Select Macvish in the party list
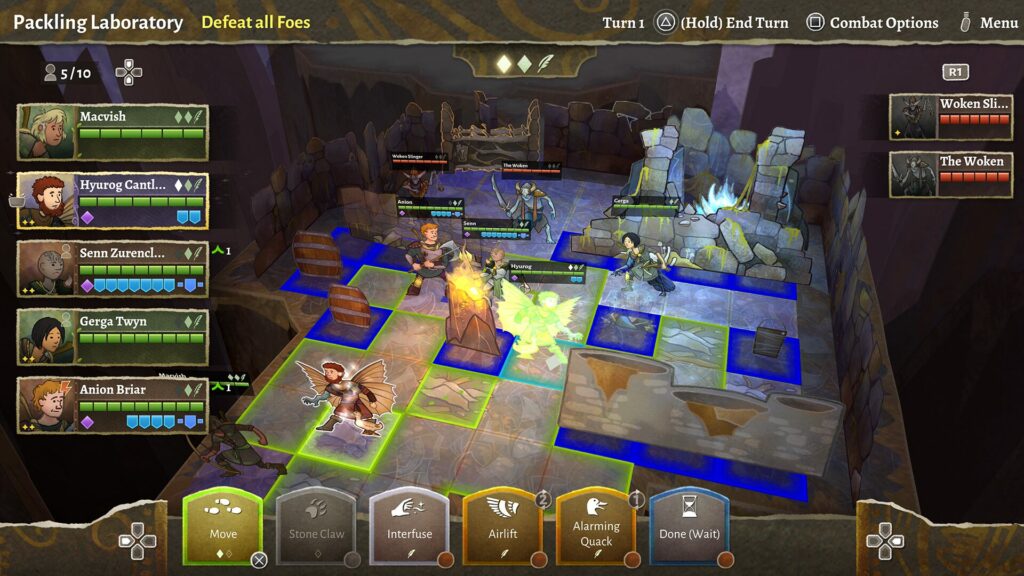This screenshot has height=576, width=1024. coord(113,132)
